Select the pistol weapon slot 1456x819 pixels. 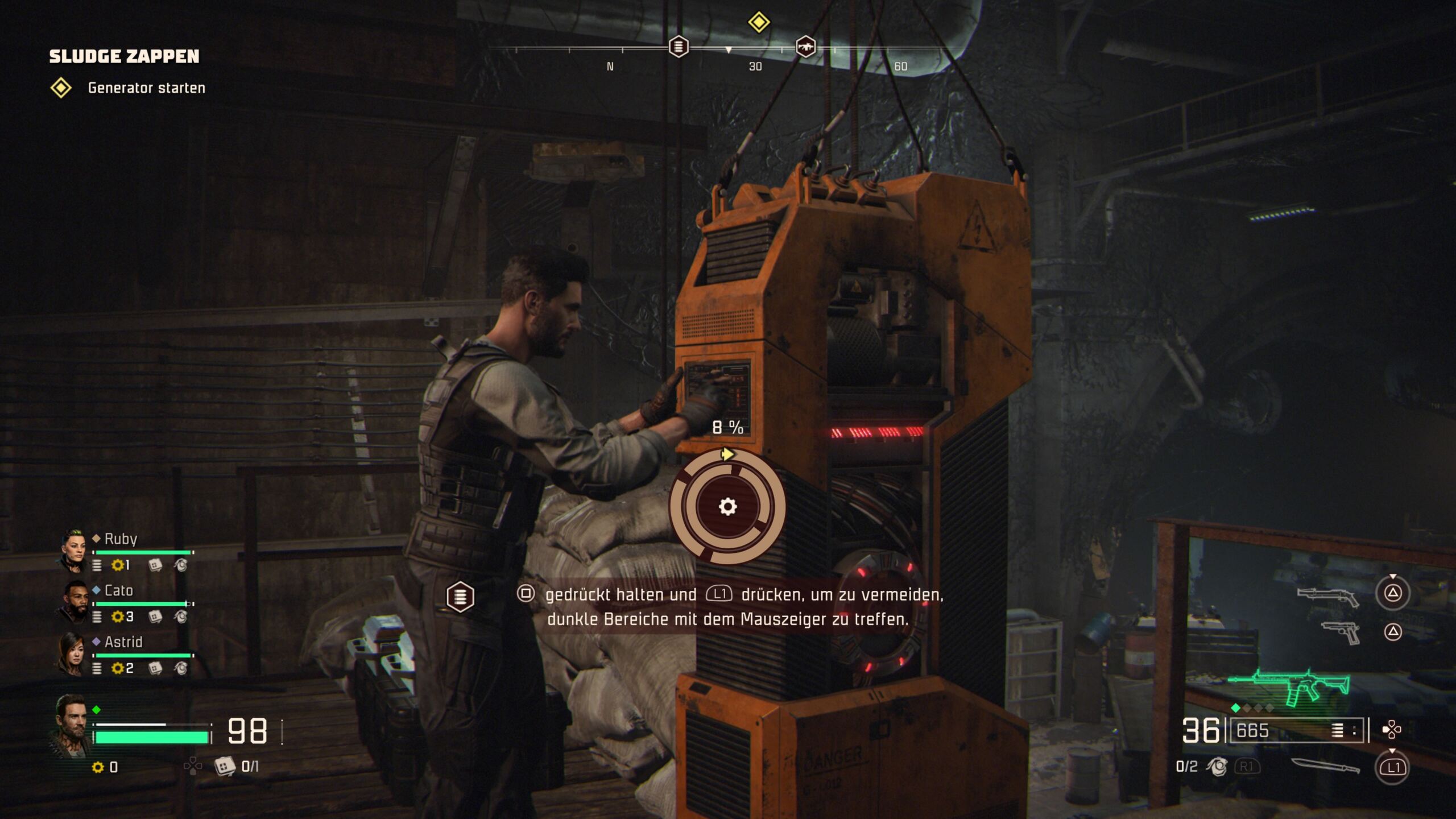(1341, 632)
